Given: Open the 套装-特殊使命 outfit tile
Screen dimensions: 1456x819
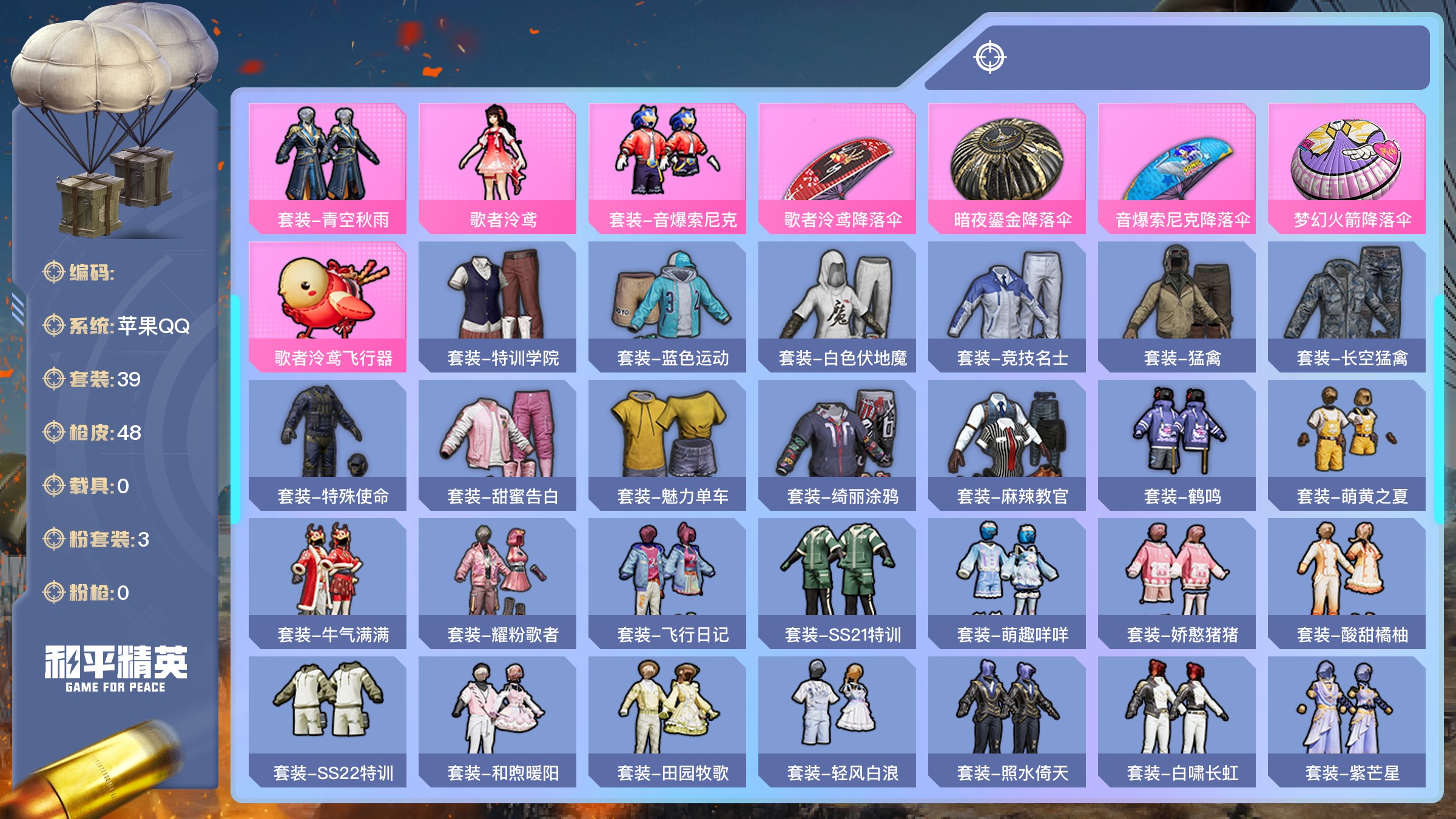Looking at the screenshot, I should pyautogui.click(x=328, y=445).
